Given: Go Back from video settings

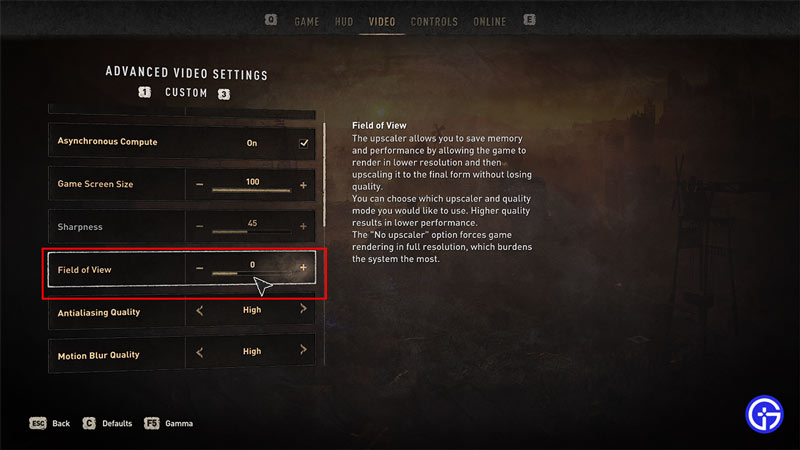Looking at the screenshot, I should pyautogui.click(x=52, y=423).
